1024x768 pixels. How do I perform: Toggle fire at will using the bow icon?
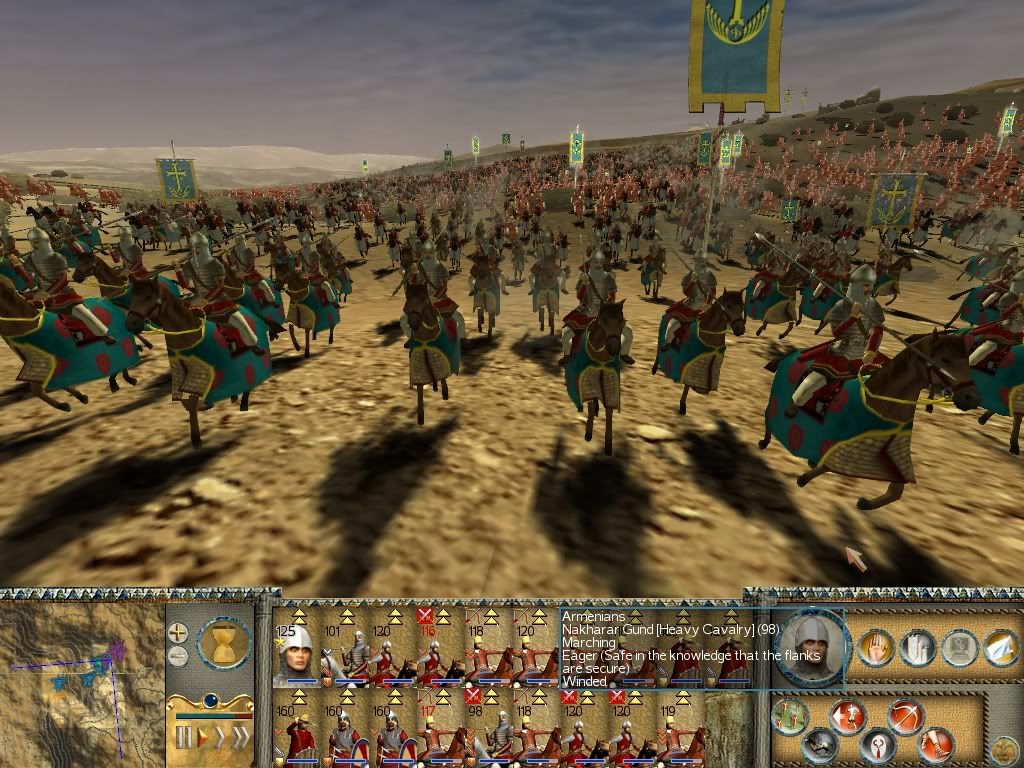click(905, 717)
